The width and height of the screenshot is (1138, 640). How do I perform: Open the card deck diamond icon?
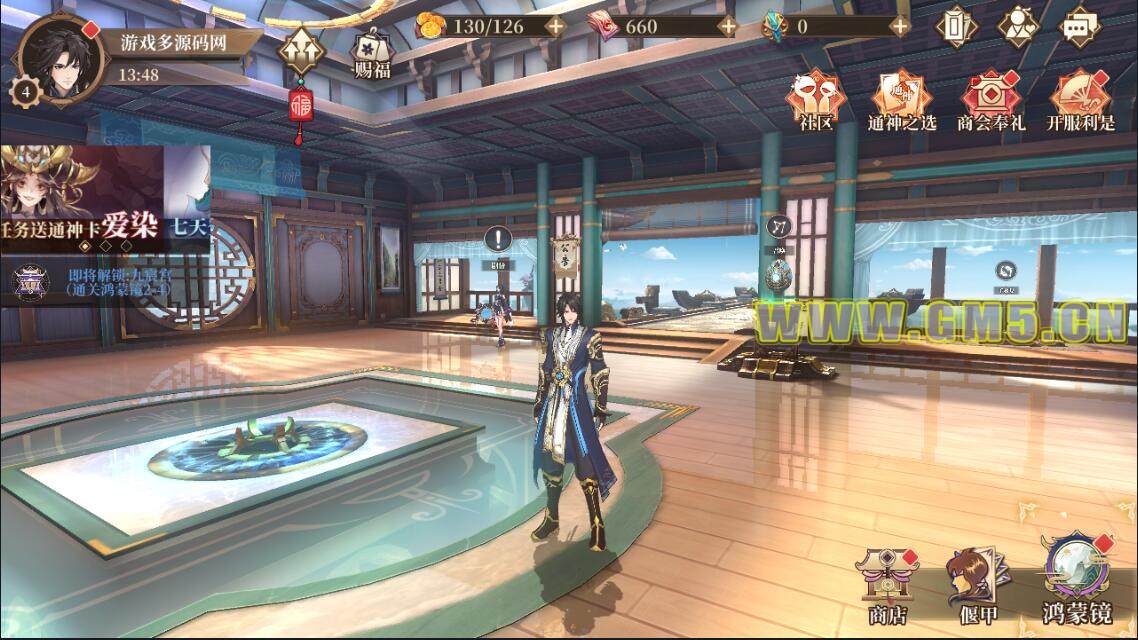pos(956,26)
